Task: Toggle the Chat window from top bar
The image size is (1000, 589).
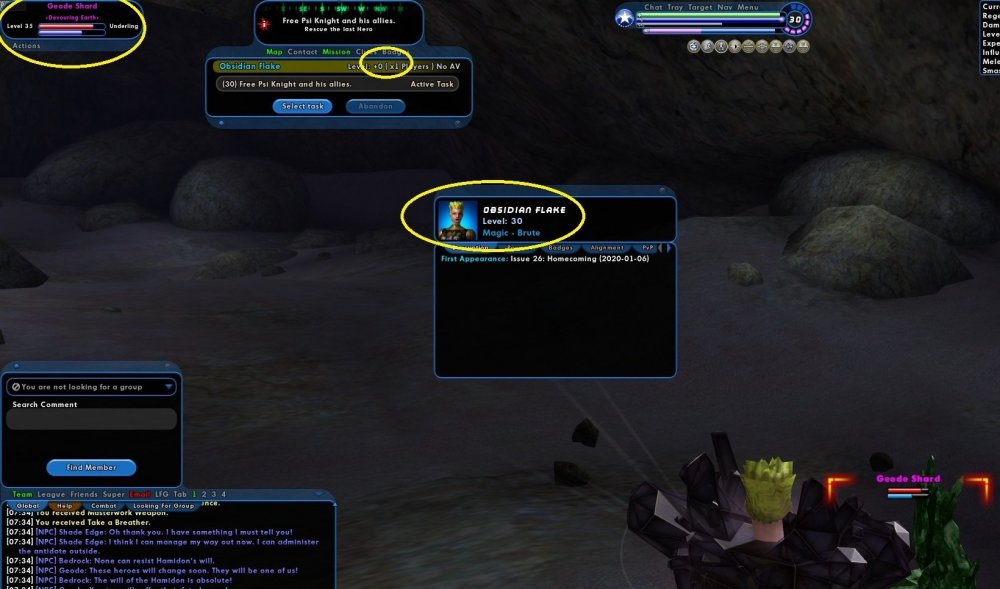Action: [x=653, y=7]
